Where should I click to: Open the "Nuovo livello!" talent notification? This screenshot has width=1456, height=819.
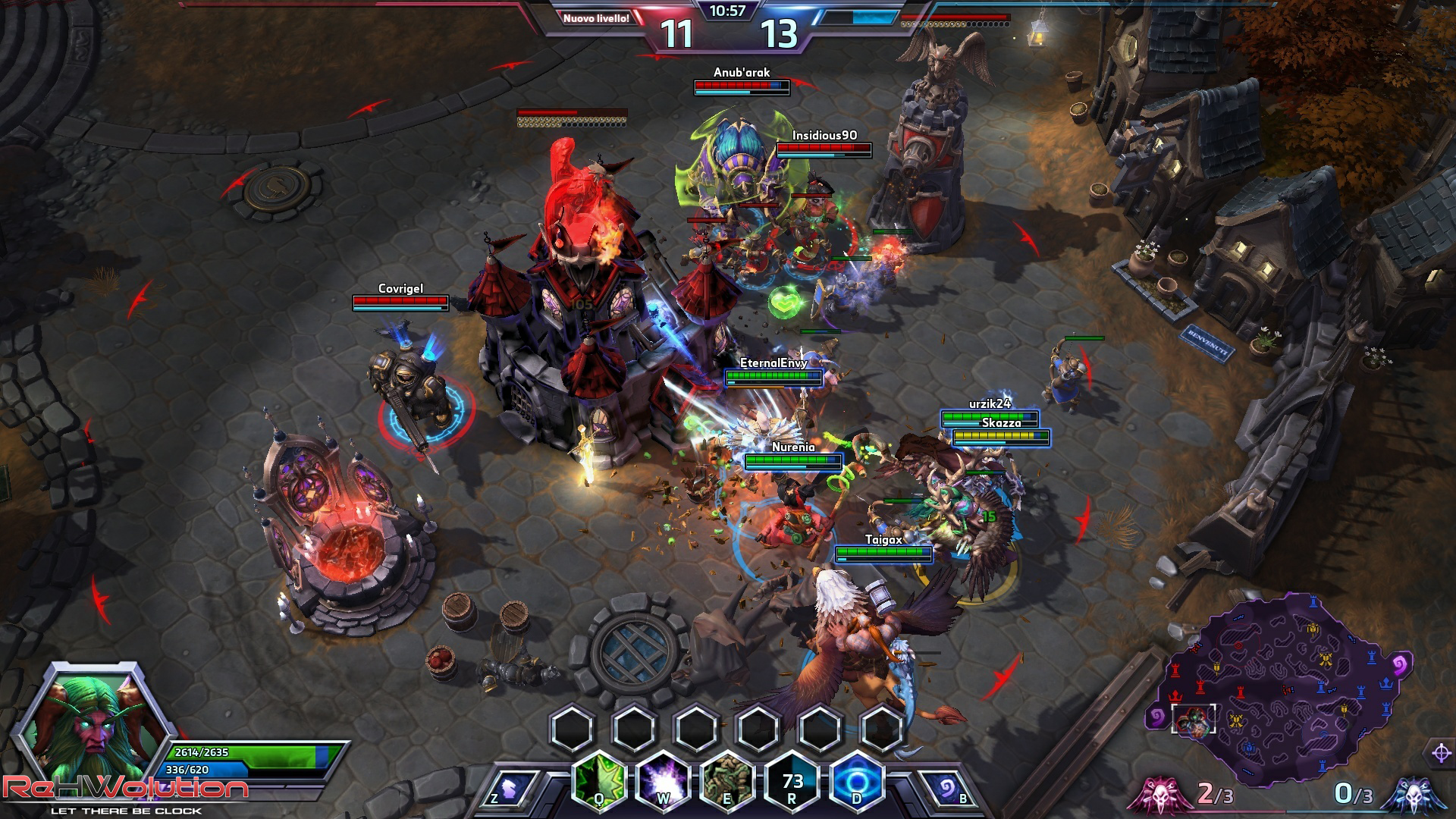tap(596, 18)
